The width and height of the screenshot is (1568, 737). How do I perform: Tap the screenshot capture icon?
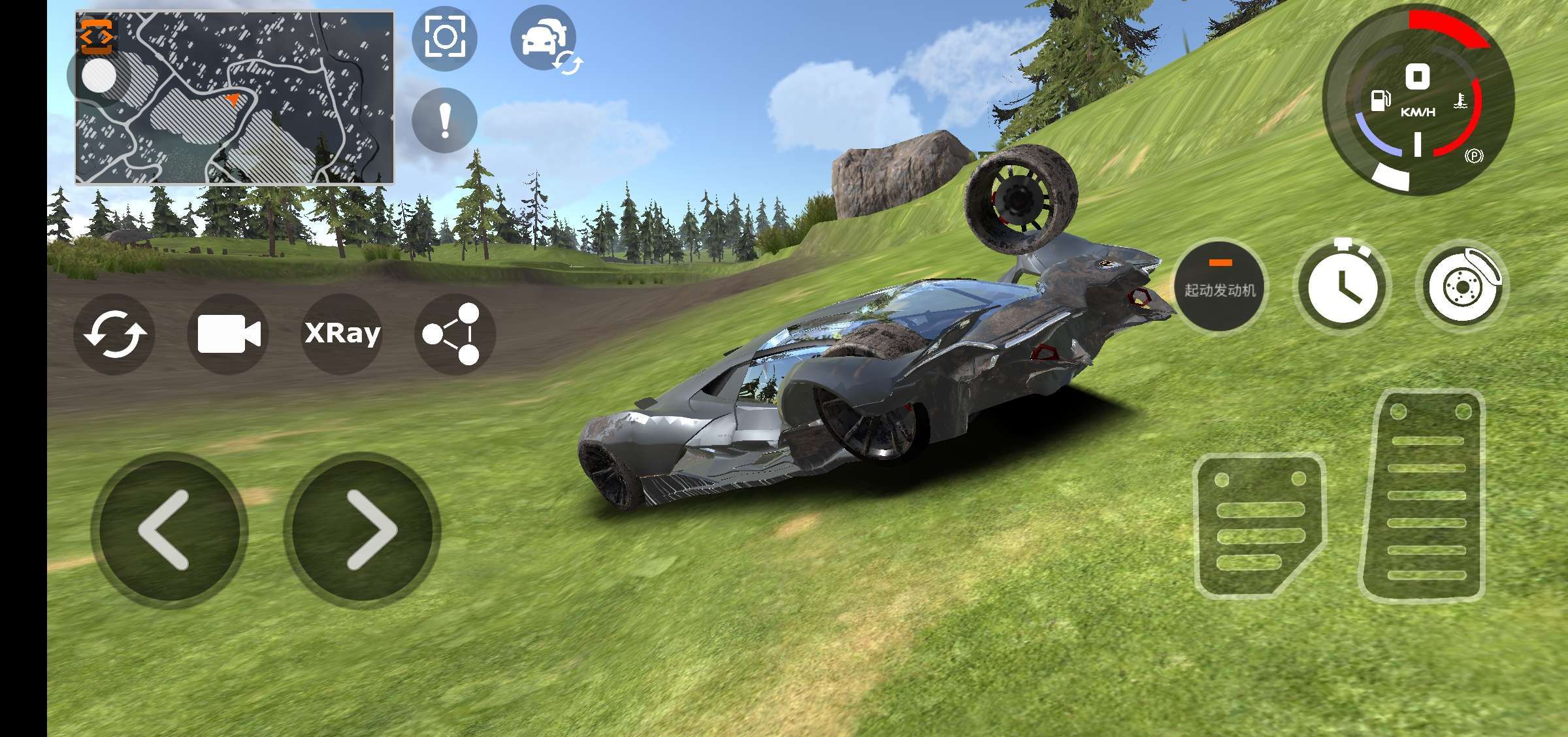click(444, 37)
